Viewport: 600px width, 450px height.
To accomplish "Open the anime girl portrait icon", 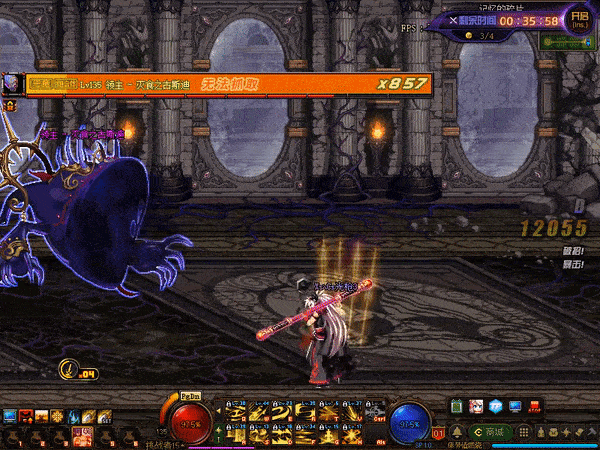I will pyautogui.click(x=476, y=407).
